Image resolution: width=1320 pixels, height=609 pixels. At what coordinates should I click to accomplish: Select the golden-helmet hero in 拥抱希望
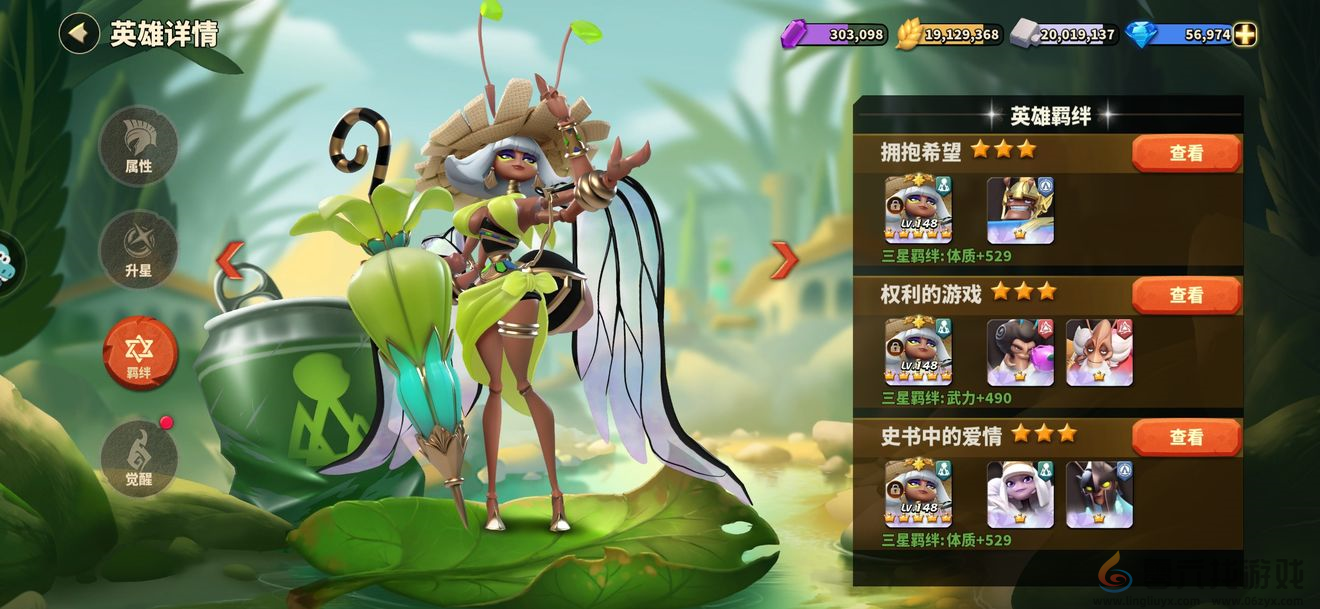(x=1020, y=210)
